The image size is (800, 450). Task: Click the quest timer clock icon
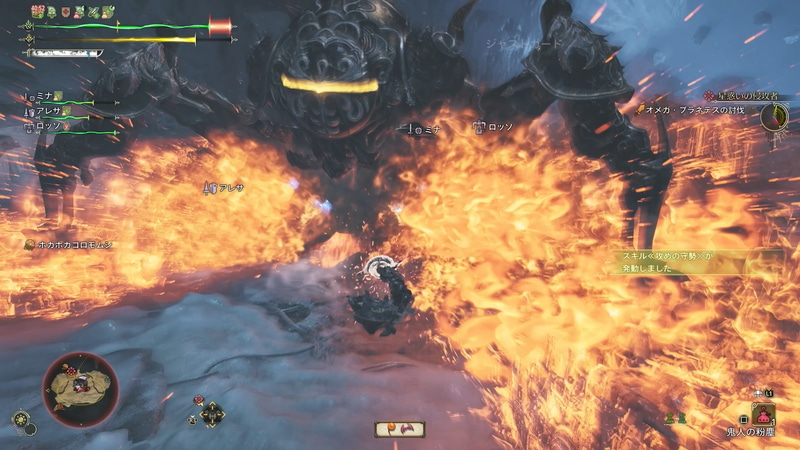click(774, 116)
